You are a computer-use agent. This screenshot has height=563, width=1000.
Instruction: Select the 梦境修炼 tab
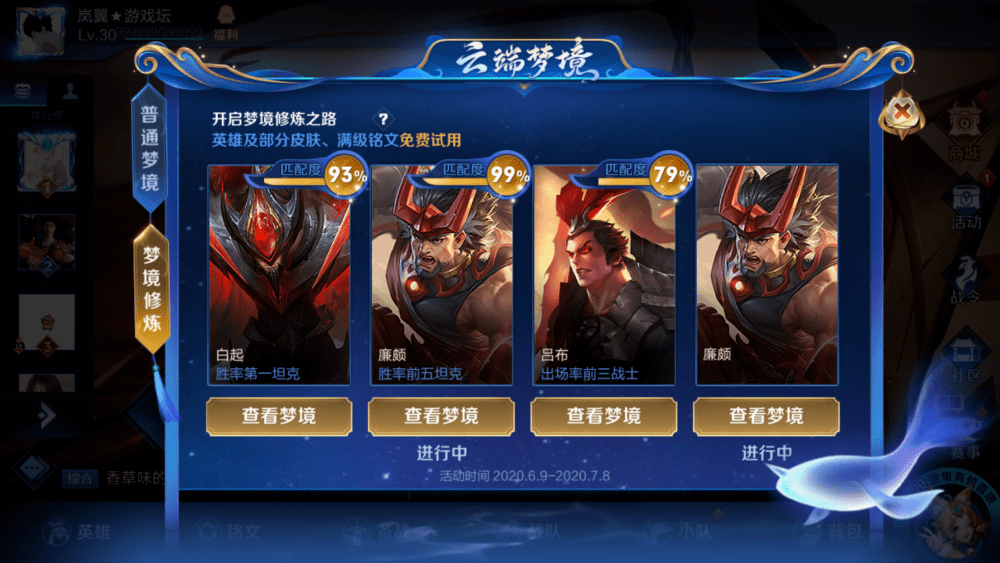151,289
